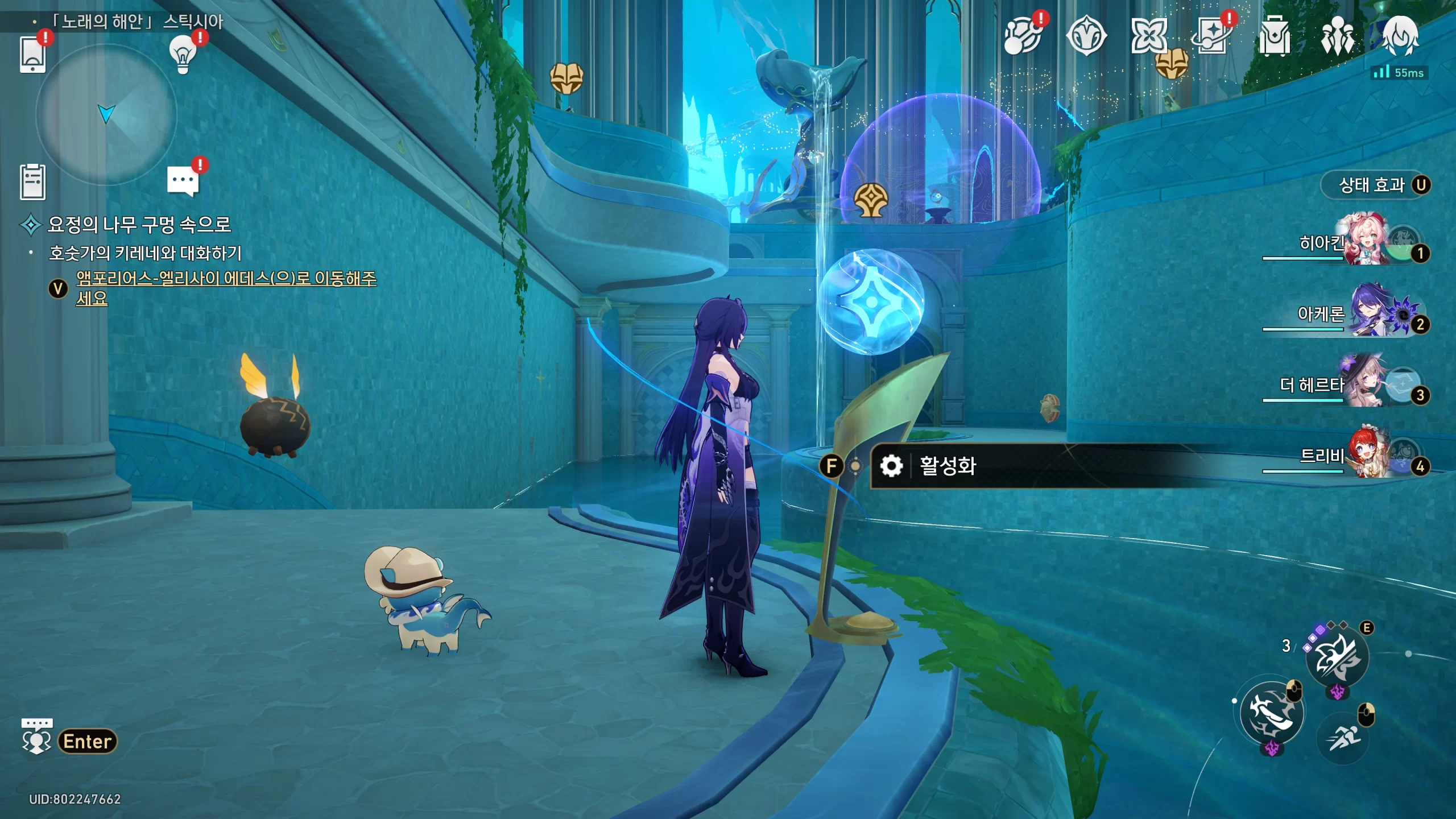Open the character profile head icon
The image size is (1456, 819).
coord(1400,36)
